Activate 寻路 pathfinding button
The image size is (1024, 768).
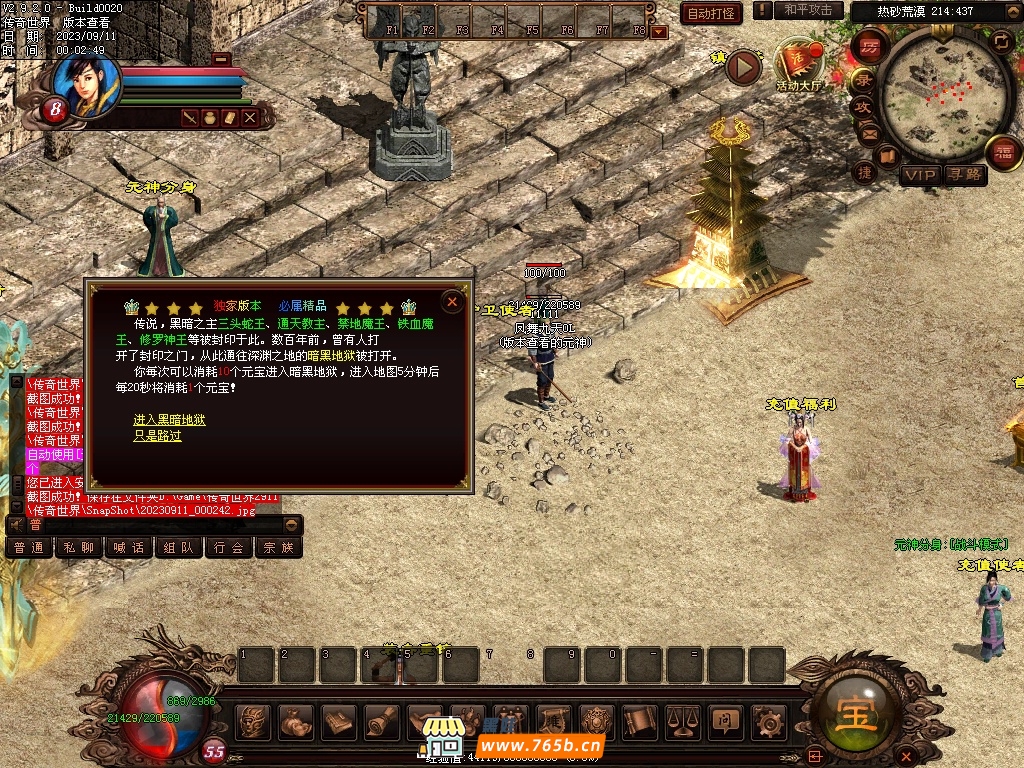964,175
